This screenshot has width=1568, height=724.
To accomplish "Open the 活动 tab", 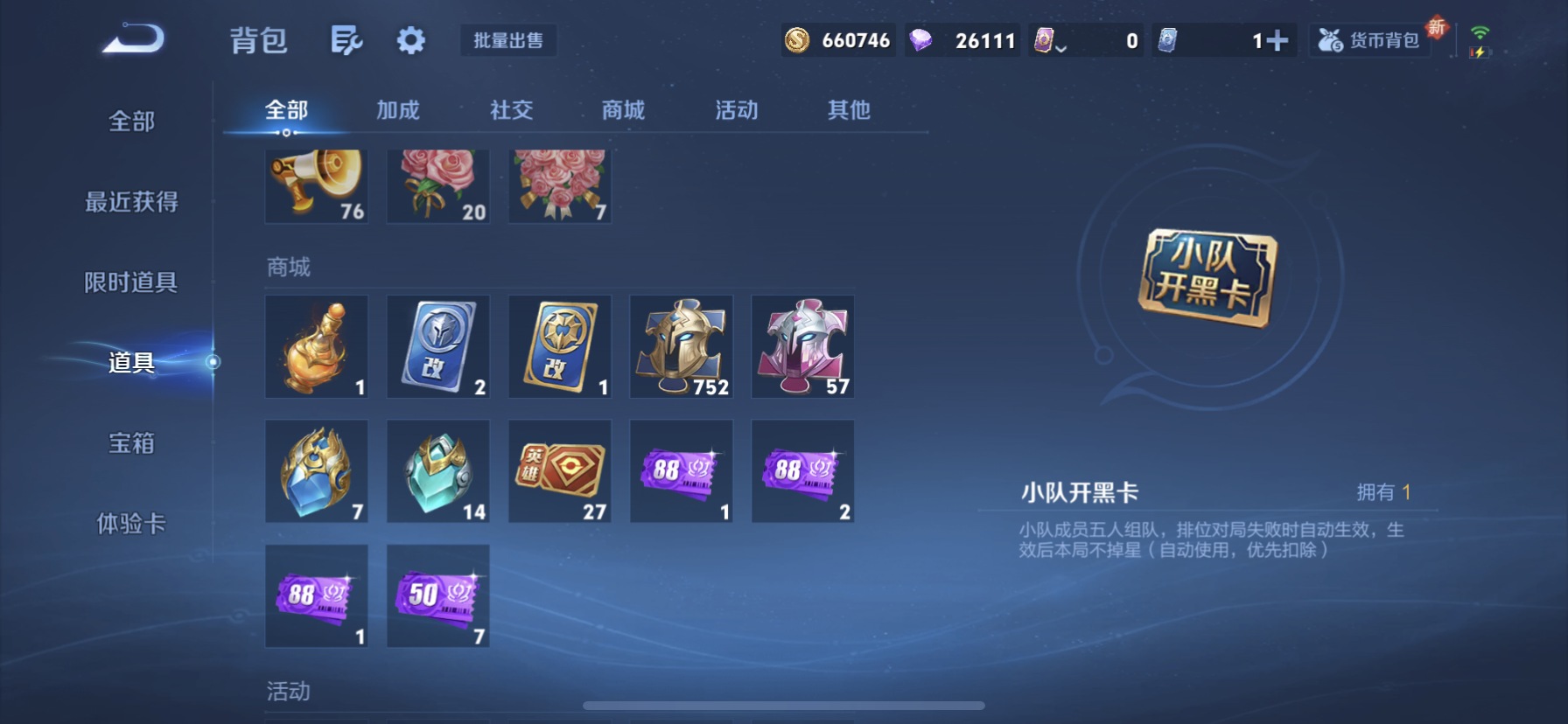I will 736,110.
